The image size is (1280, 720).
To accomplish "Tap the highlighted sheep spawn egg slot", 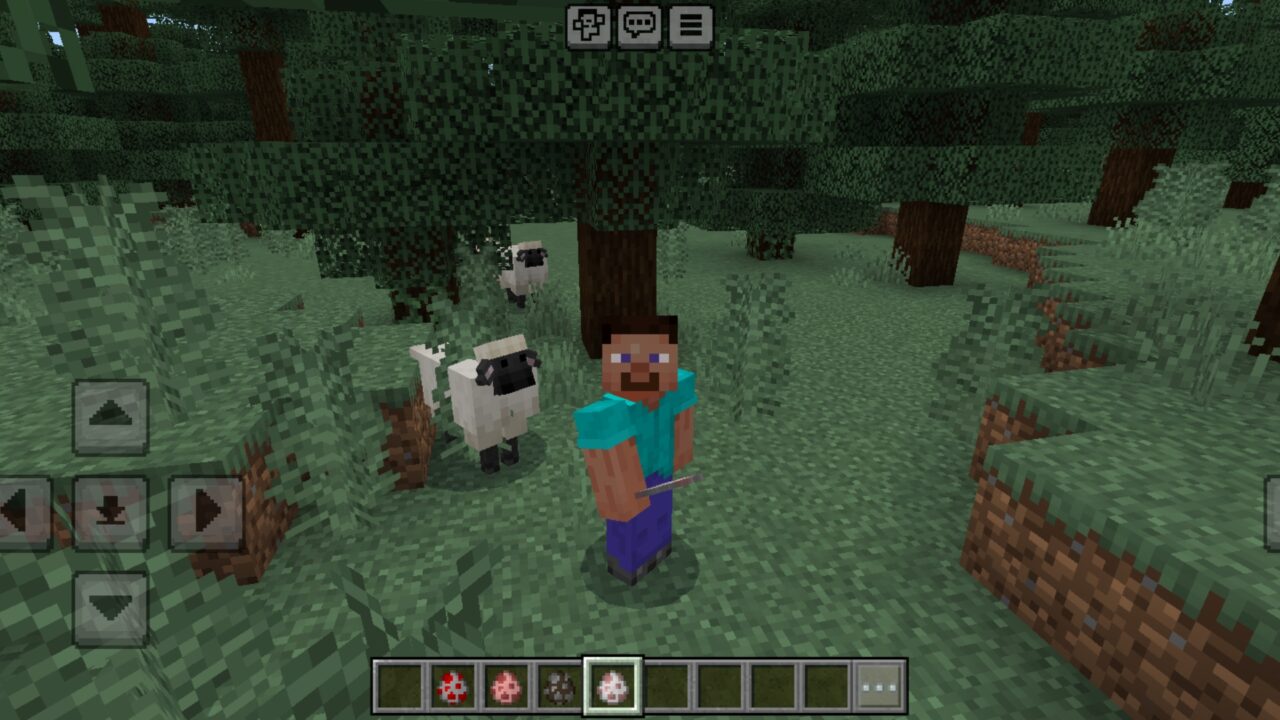I will coord(612,687).
